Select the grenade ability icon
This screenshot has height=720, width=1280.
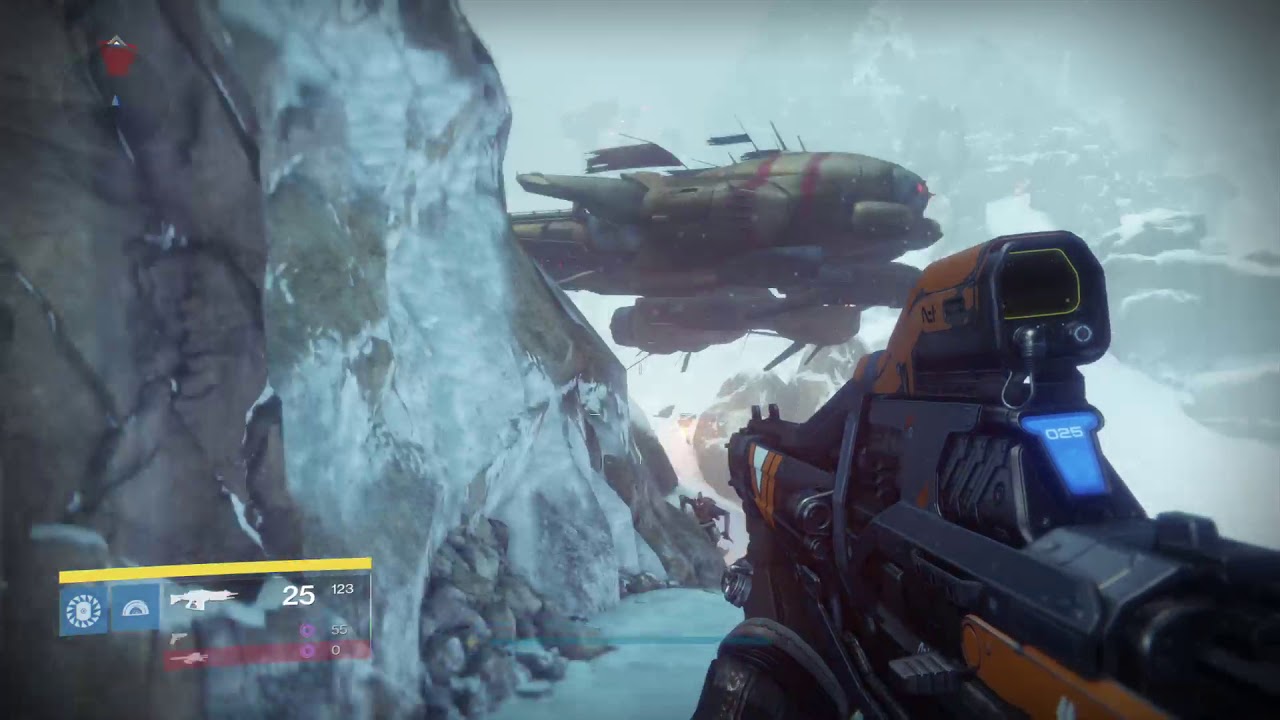coord(83,609)
